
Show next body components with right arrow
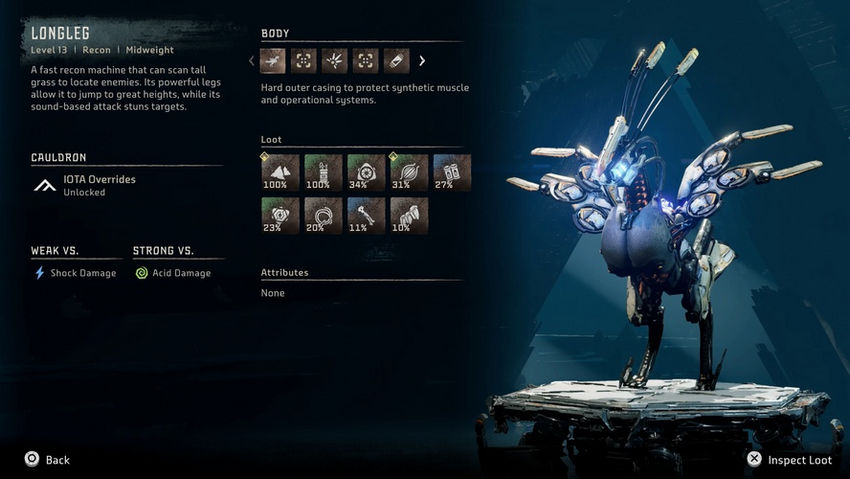click(422, 61)
